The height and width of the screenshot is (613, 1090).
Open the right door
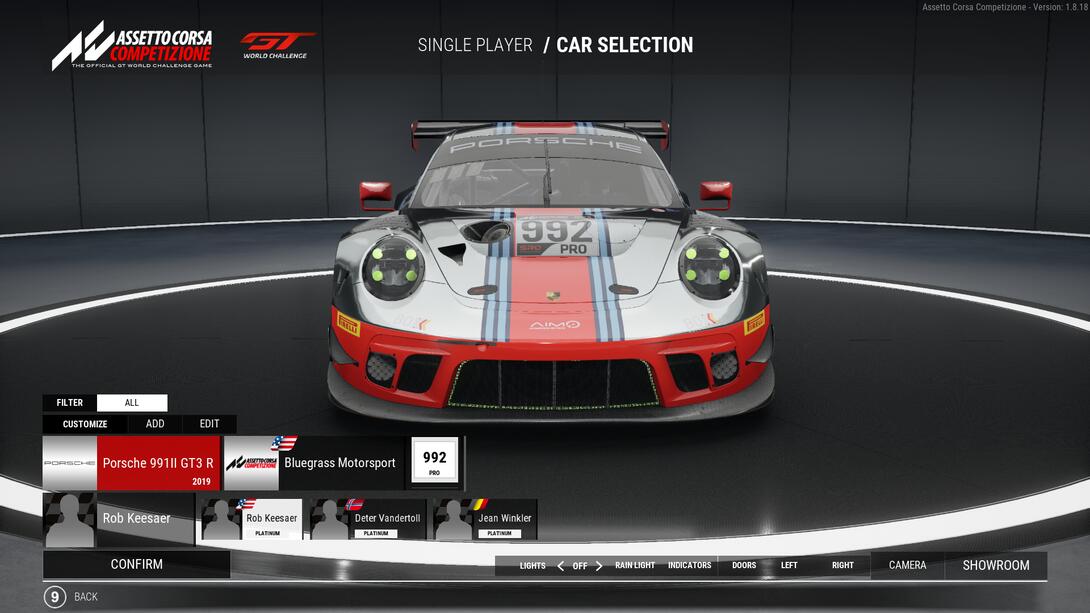tap(843, 566)
